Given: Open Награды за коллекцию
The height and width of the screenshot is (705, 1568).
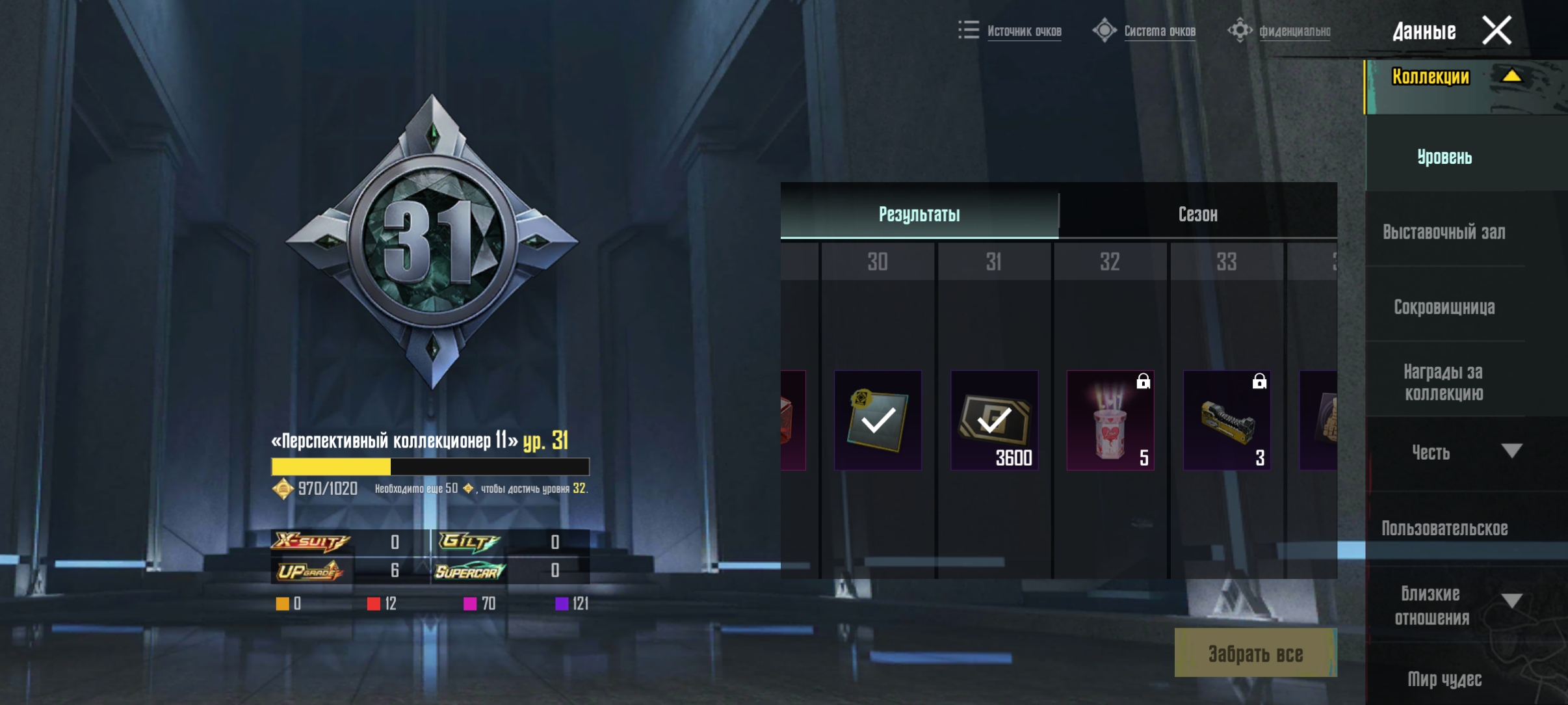Looking at the screenshot, I should [x=1444, y=382].
